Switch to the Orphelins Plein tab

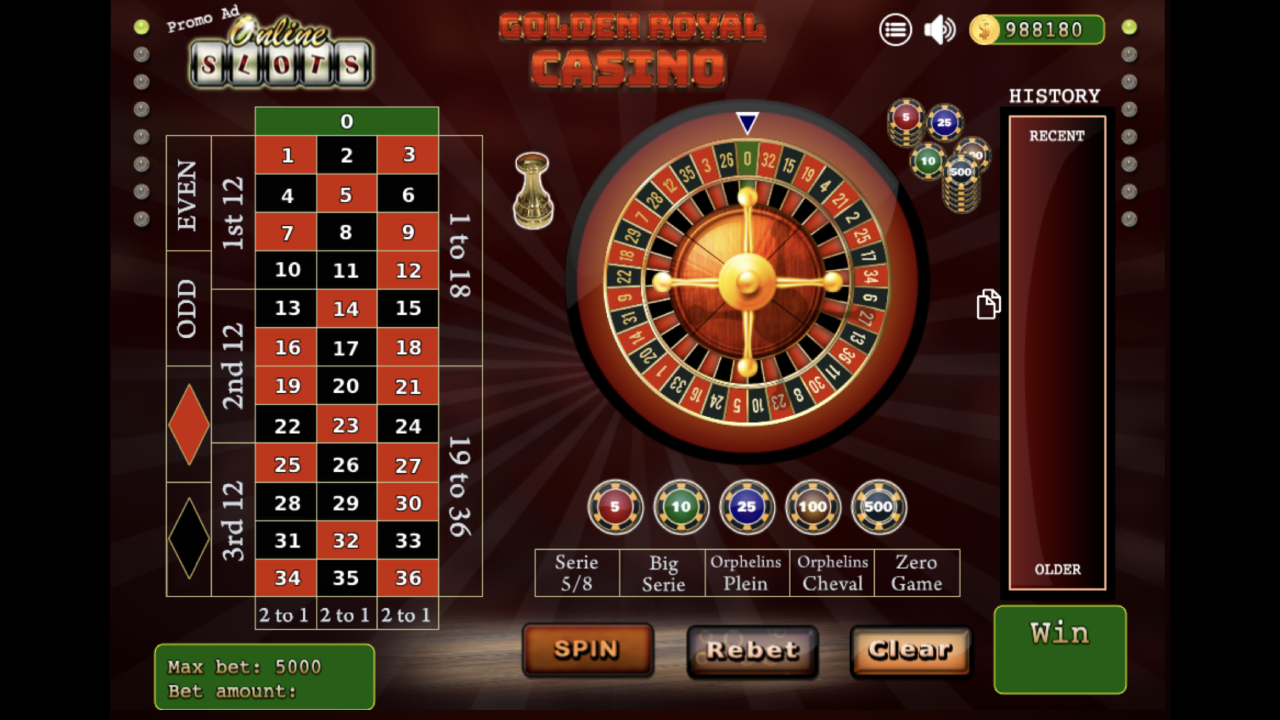[746, 572]
